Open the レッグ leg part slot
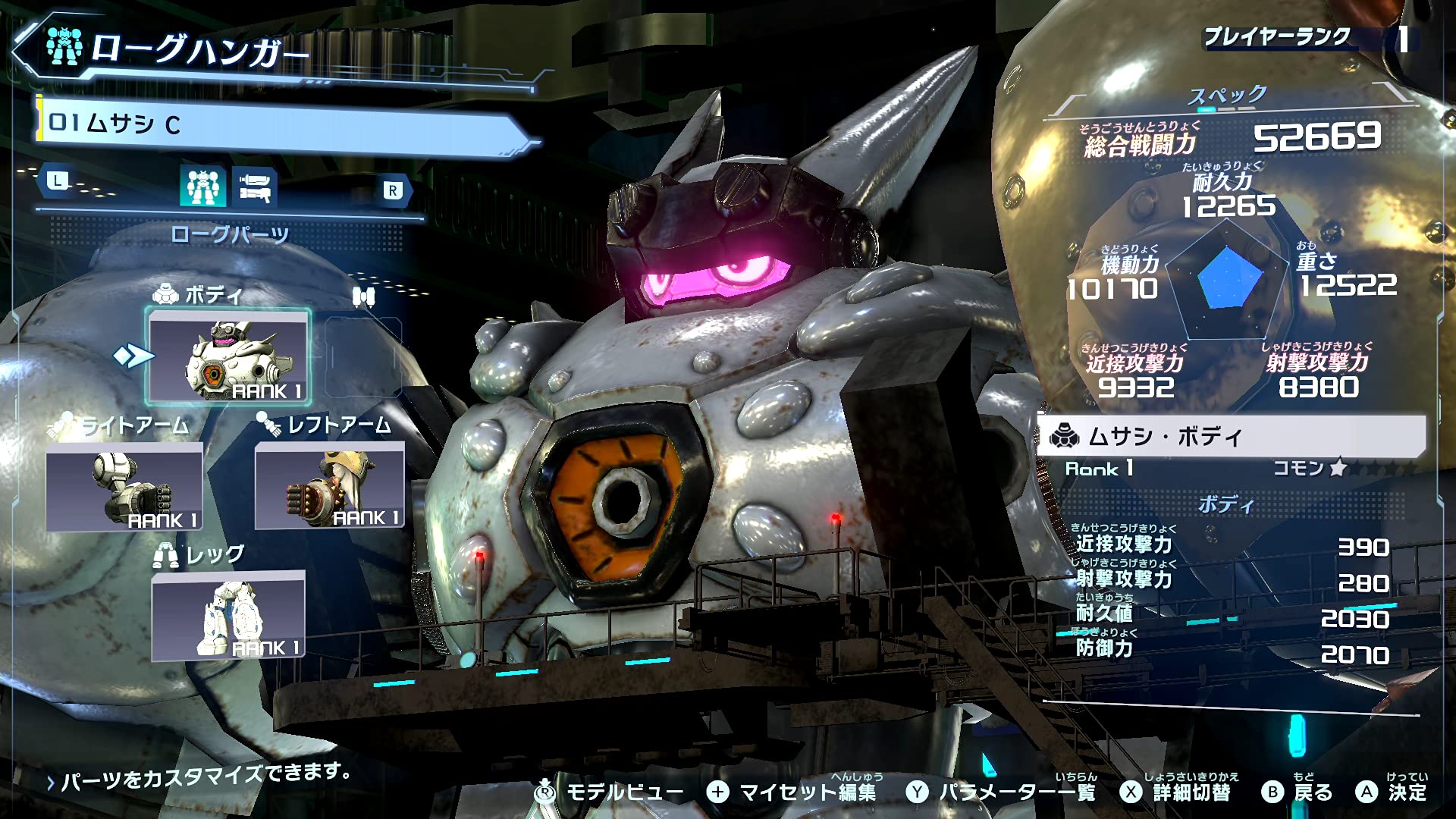This screenshot has width=1456, height=819. [x=228, y=615]
